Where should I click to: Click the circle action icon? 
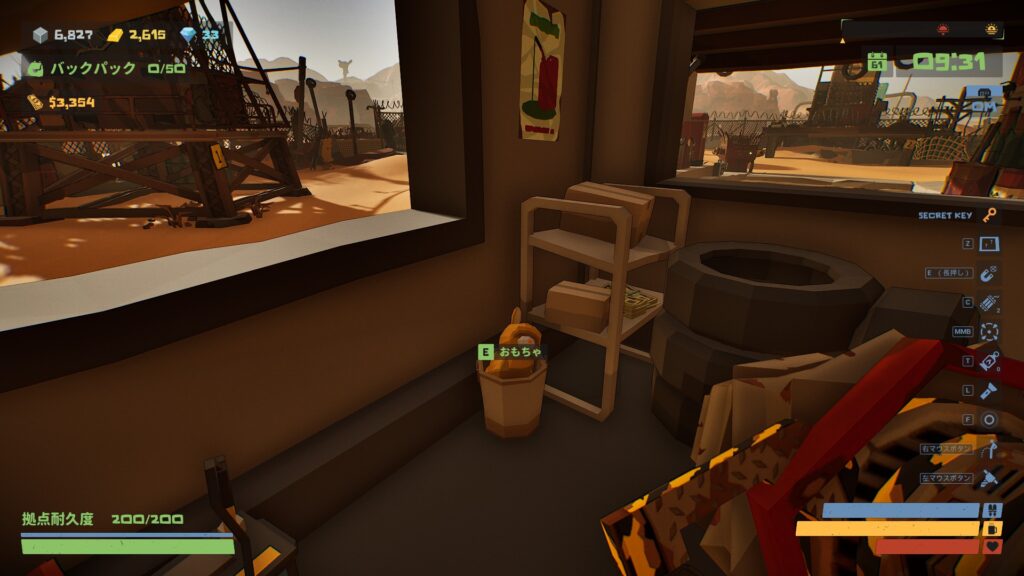[989, 419]
